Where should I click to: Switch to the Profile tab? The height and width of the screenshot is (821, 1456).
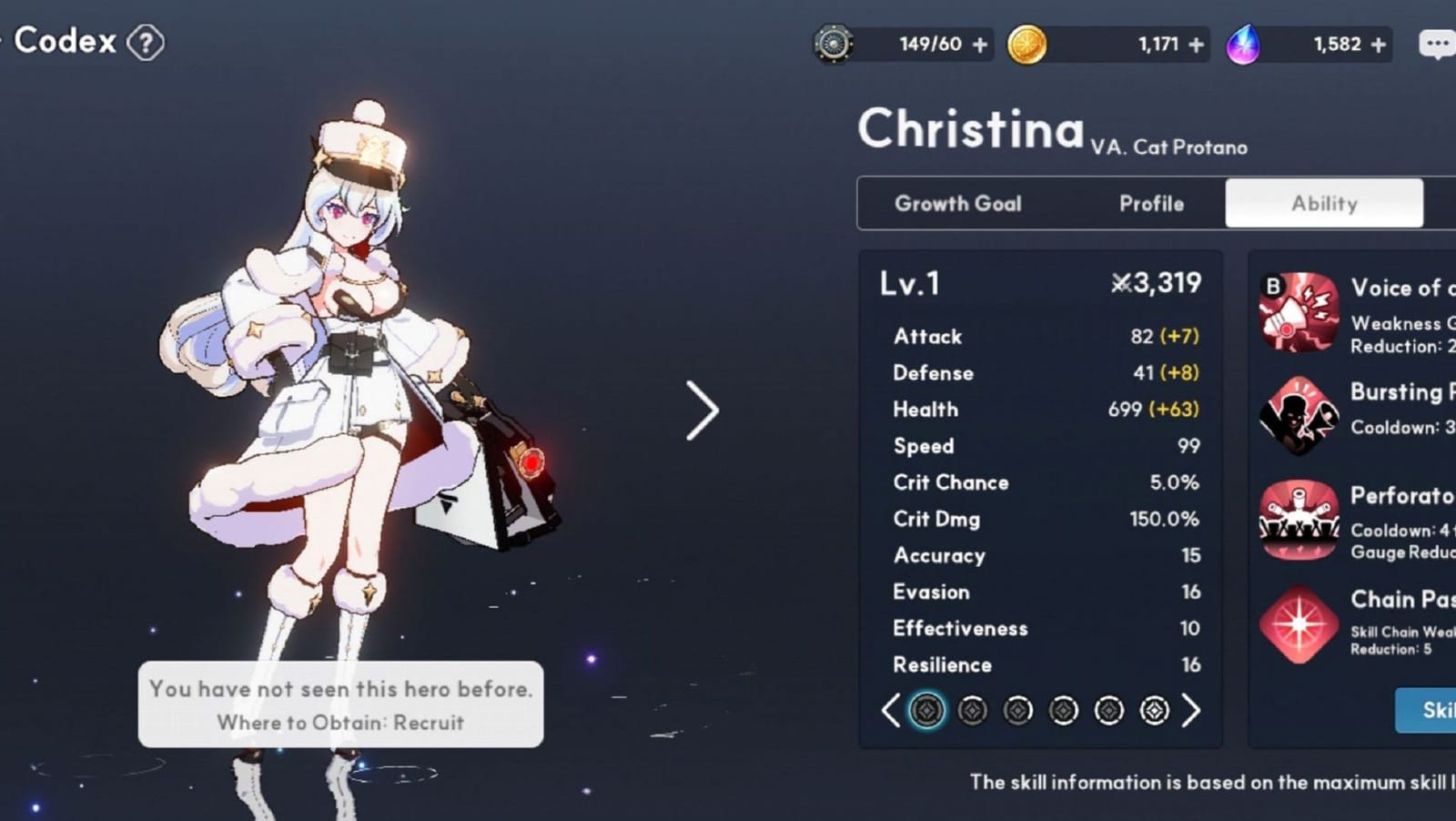click(x=1151, y=203)
